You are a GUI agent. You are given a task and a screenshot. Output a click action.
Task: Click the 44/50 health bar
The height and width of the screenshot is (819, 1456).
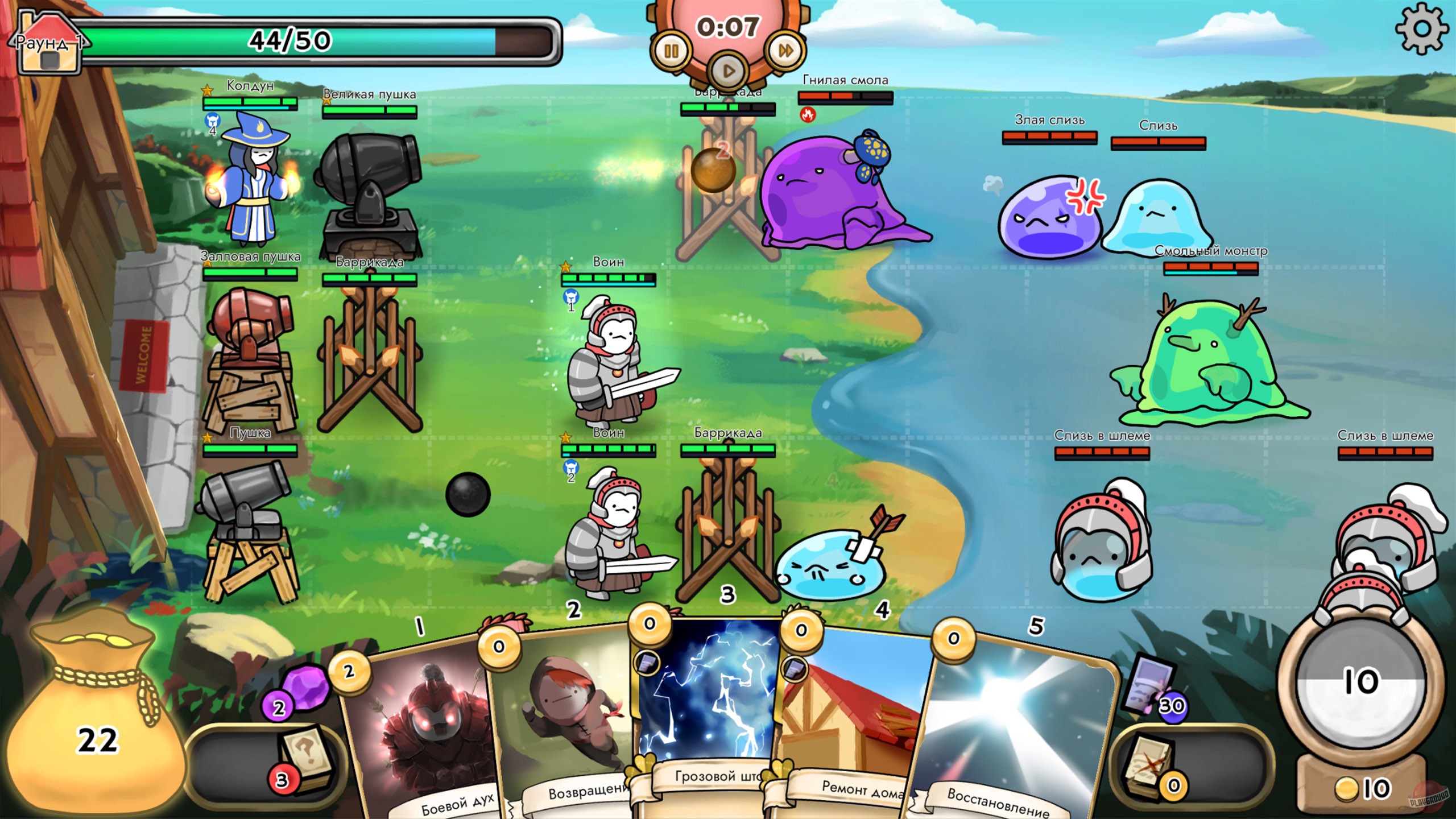click(x=290, y=40)
